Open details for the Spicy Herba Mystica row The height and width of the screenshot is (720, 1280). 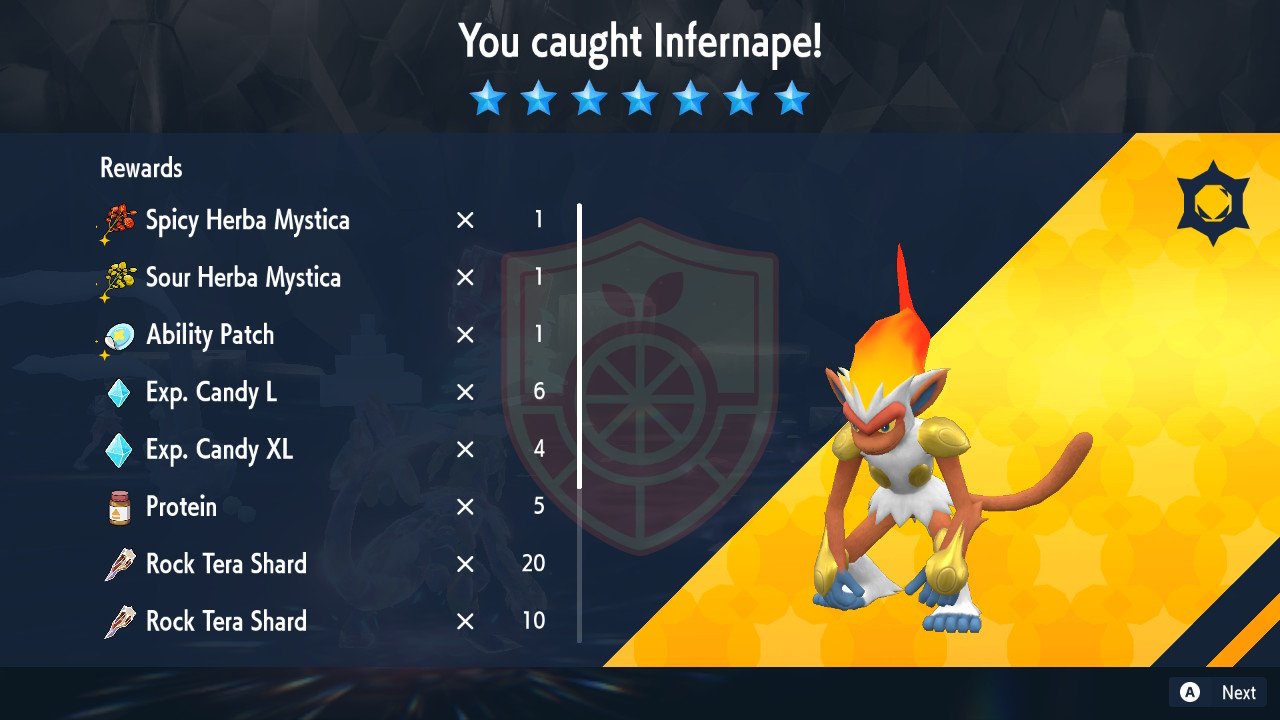(x=247, y=220)
